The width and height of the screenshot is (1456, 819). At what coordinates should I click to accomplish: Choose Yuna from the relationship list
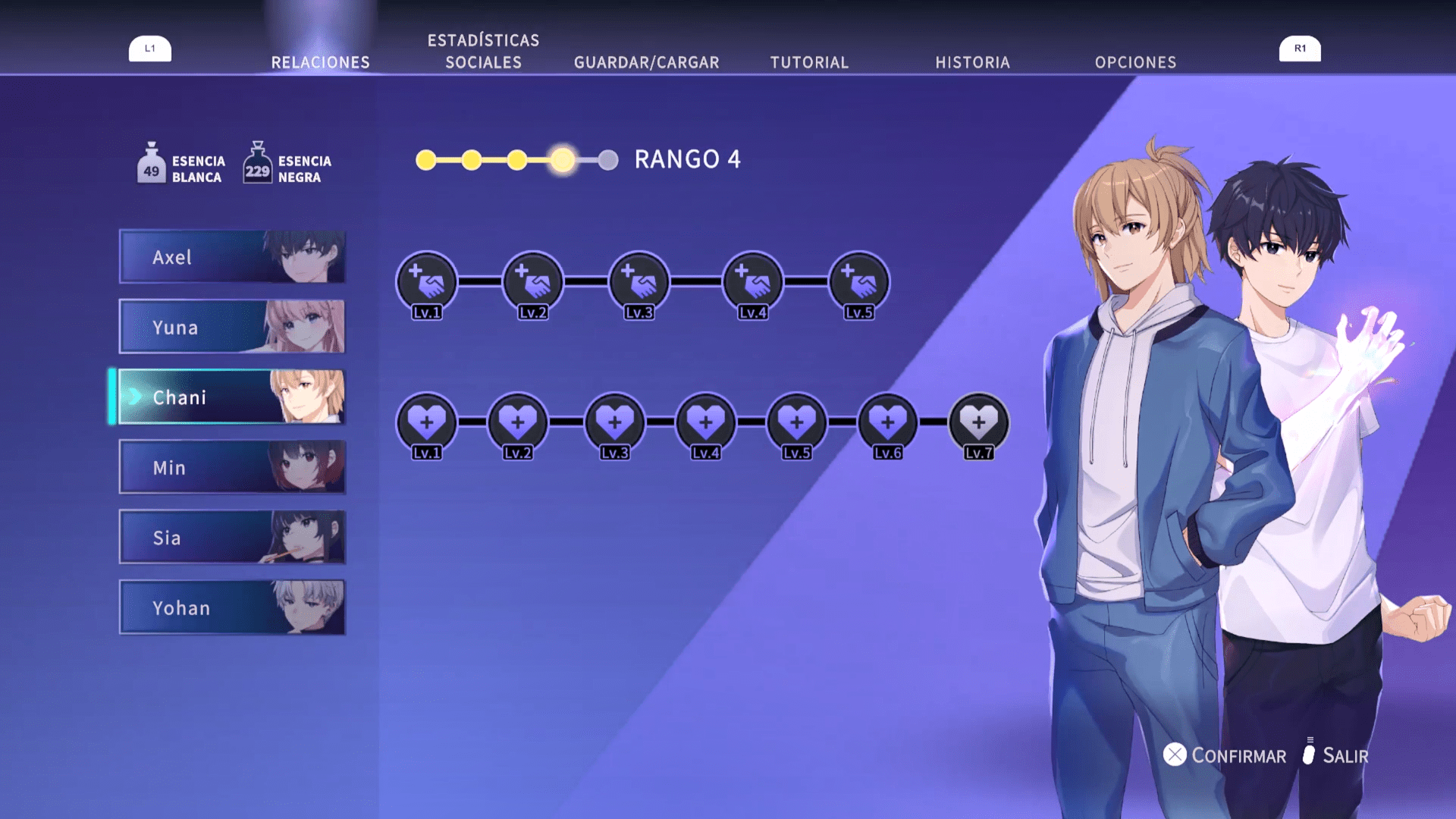point(232,327)
